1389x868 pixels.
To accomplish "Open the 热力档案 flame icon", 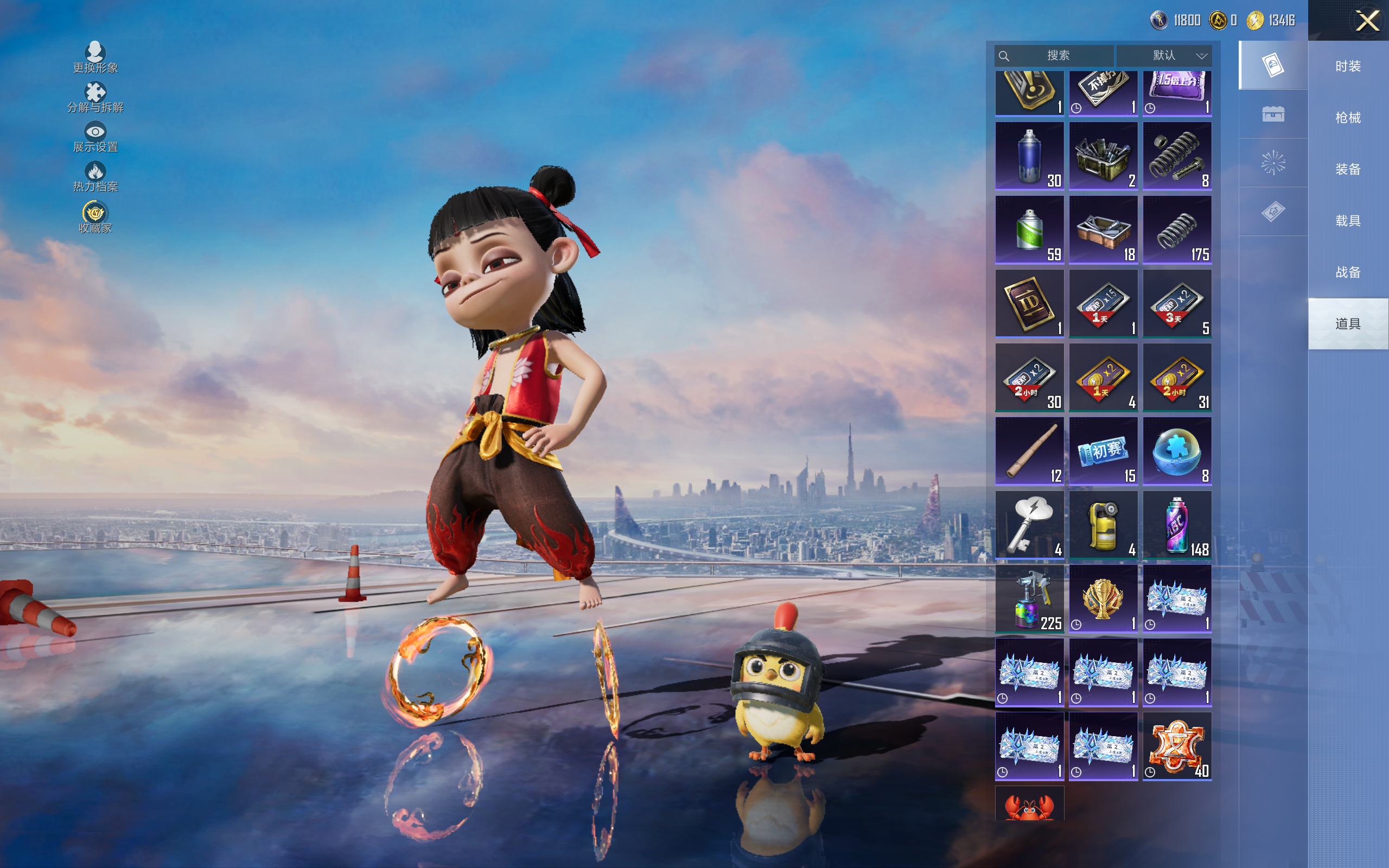I will point(95,176).
